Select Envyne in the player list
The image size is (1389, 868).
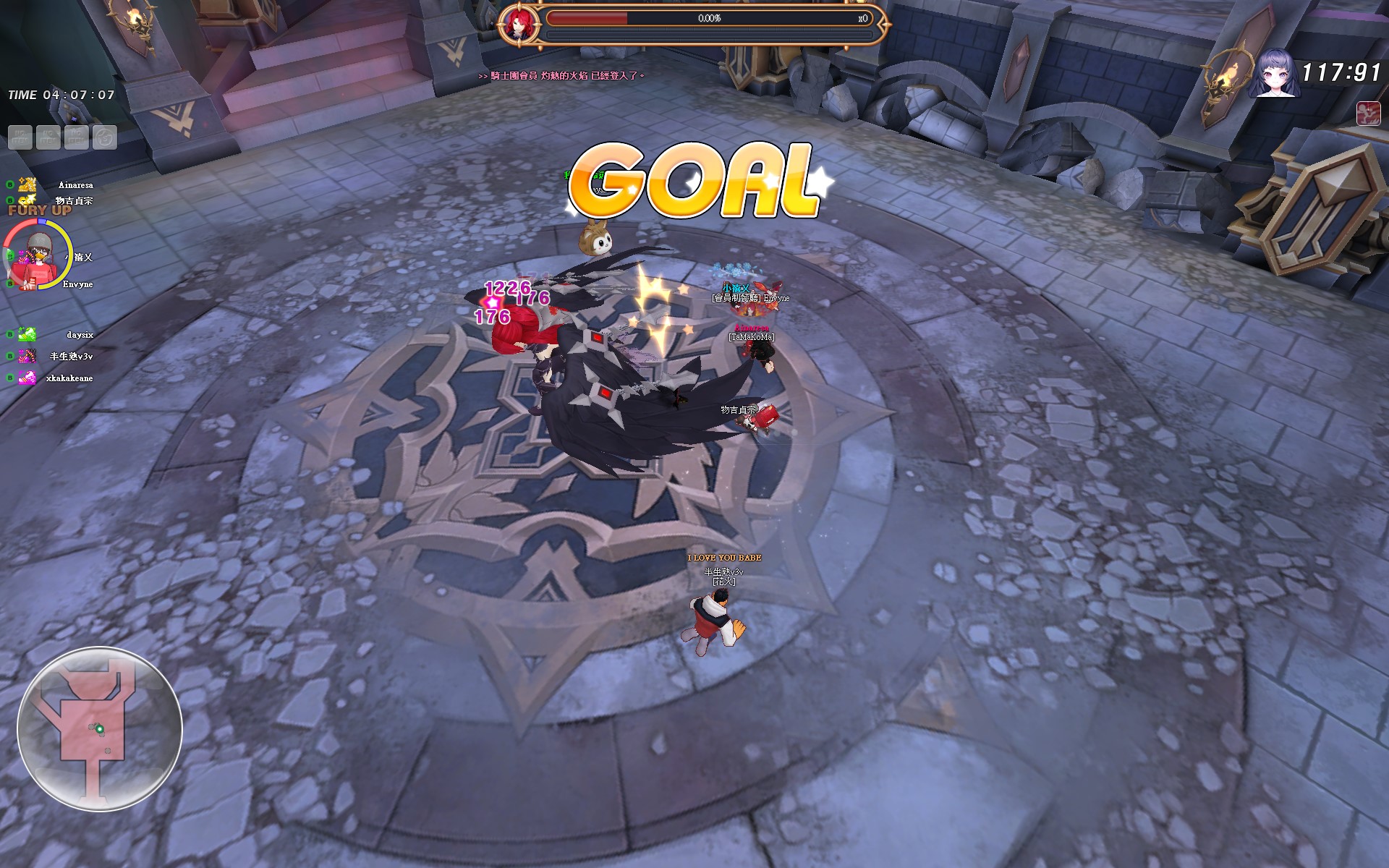(x=77, y=284)
